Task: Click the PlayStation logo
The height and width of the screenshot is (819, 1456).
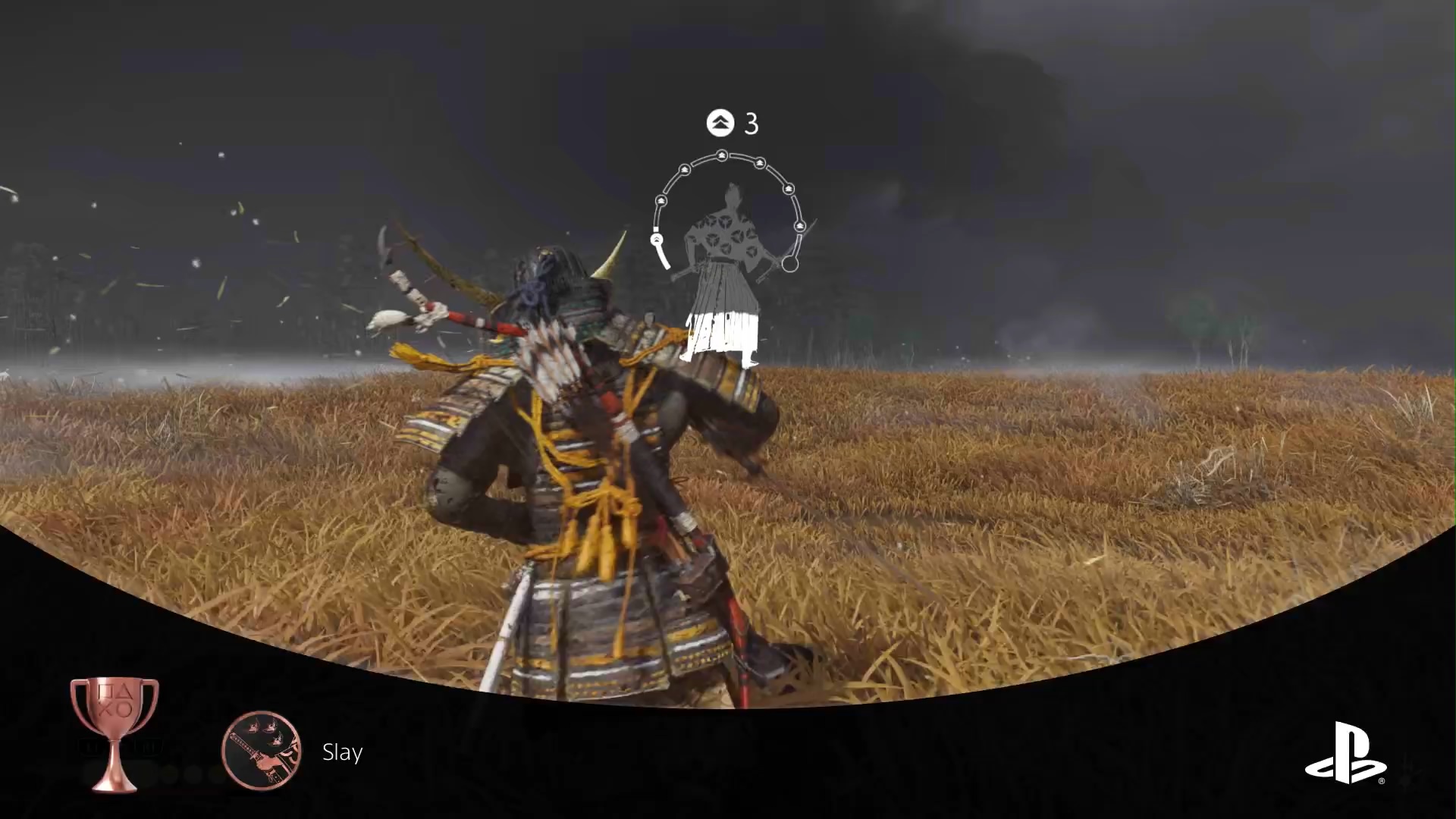Action: (1345, 752)
